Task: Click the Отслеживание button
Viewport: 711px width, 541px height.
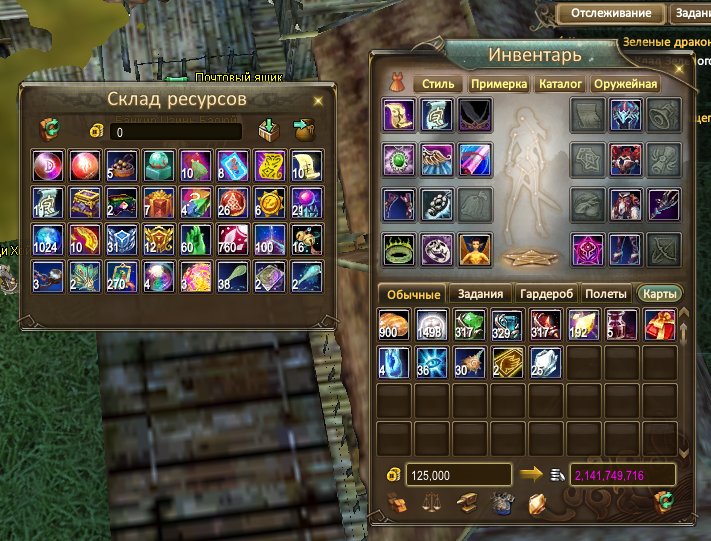Action: (610, 13)
